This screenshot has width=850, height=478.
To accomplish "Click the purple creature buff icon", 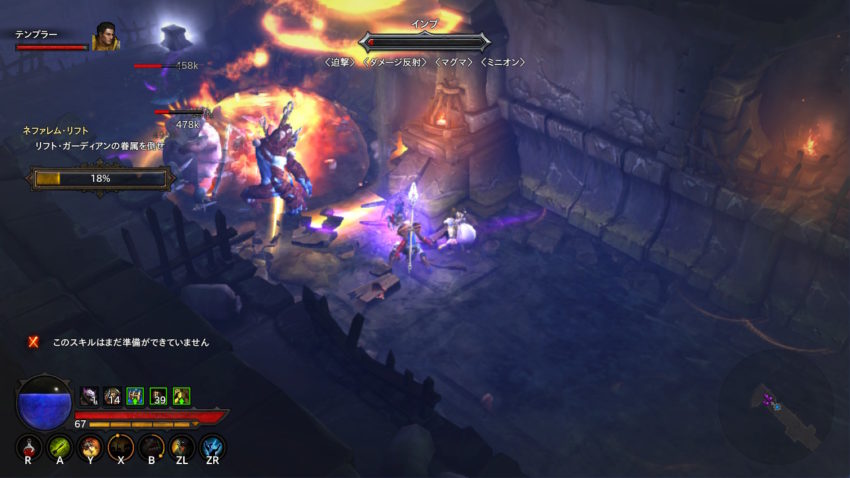I will [x=89, y=396].
